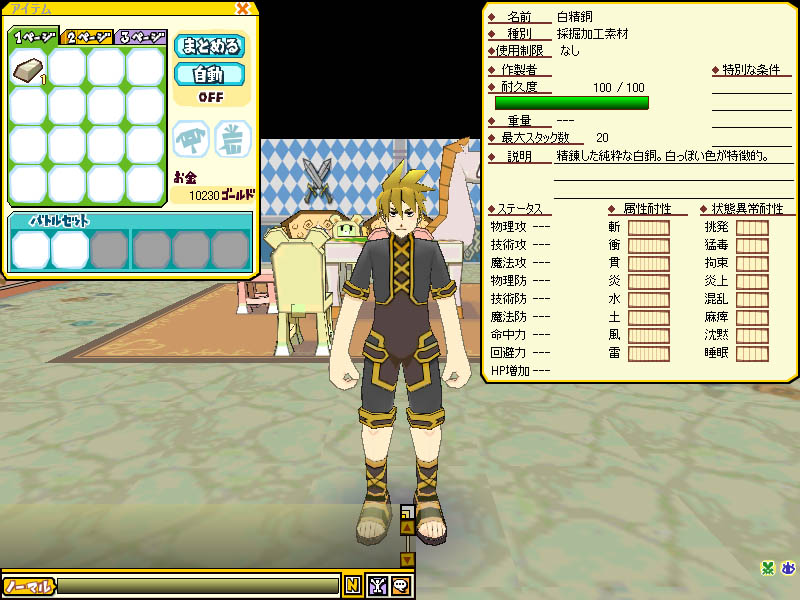This screenshot has width=800, height=600.
Task: Expand the chat window with the corner button
Action: (x=406, y=510)
